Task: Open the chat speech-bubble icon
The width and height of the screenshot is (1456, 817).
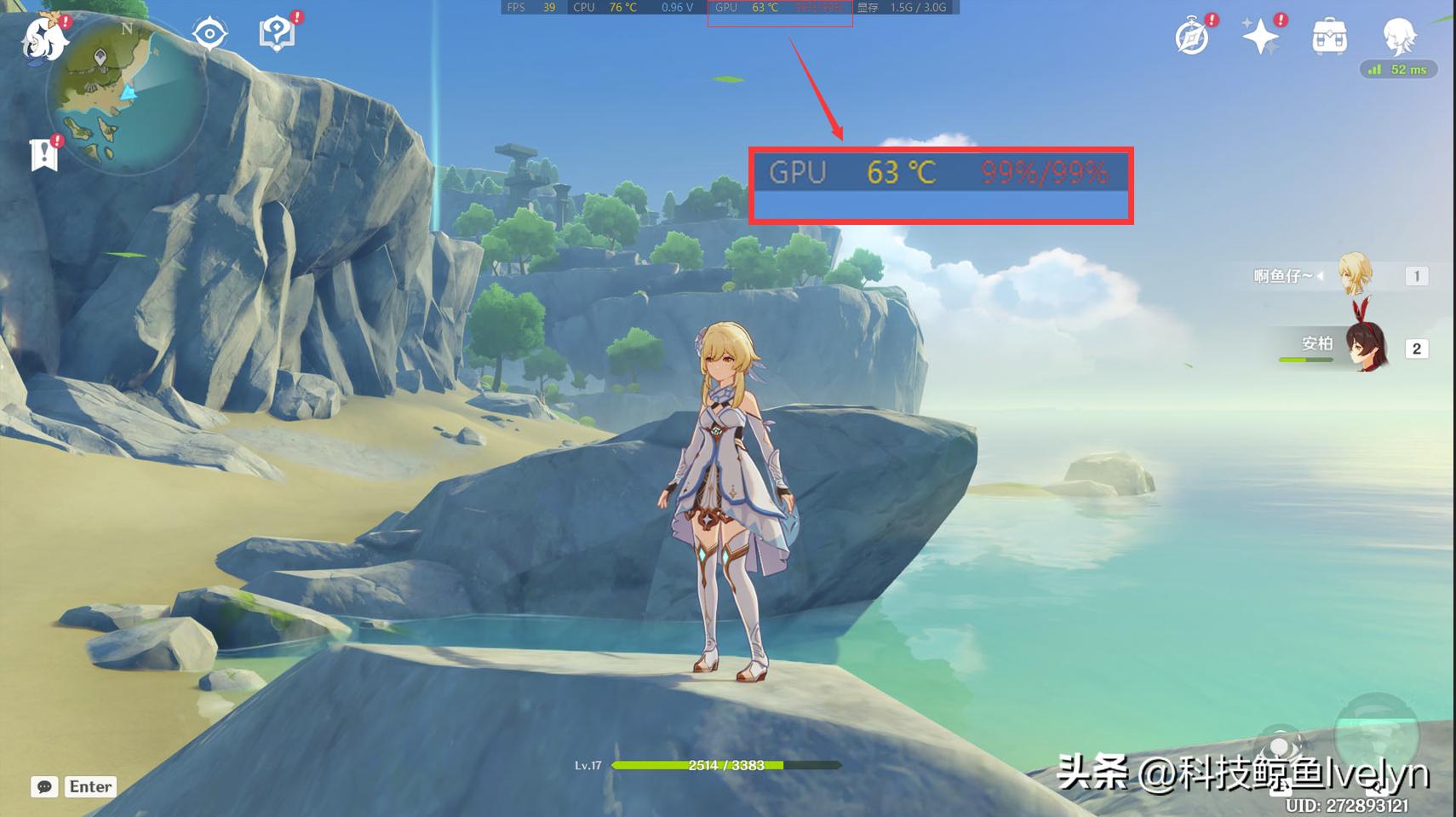Action: pyautogui.click(x=44, y=786)
